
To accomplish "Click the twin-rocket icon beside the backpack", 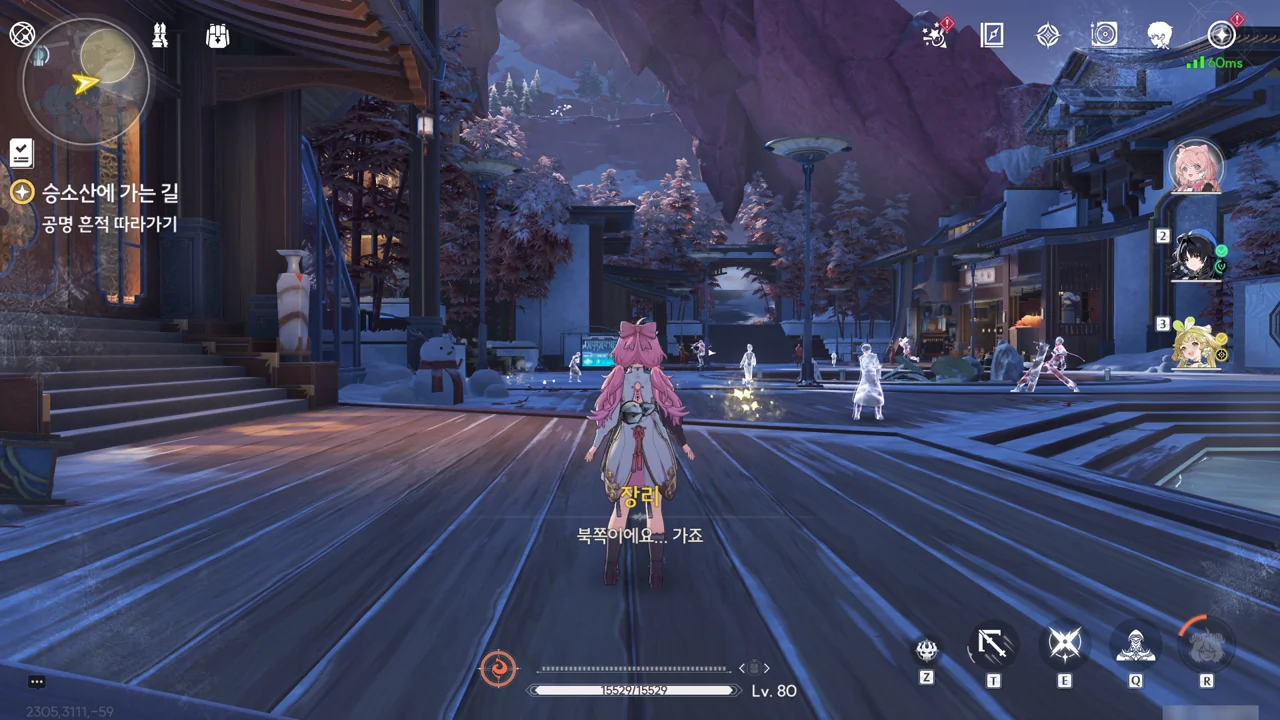I will pos(160,36).
